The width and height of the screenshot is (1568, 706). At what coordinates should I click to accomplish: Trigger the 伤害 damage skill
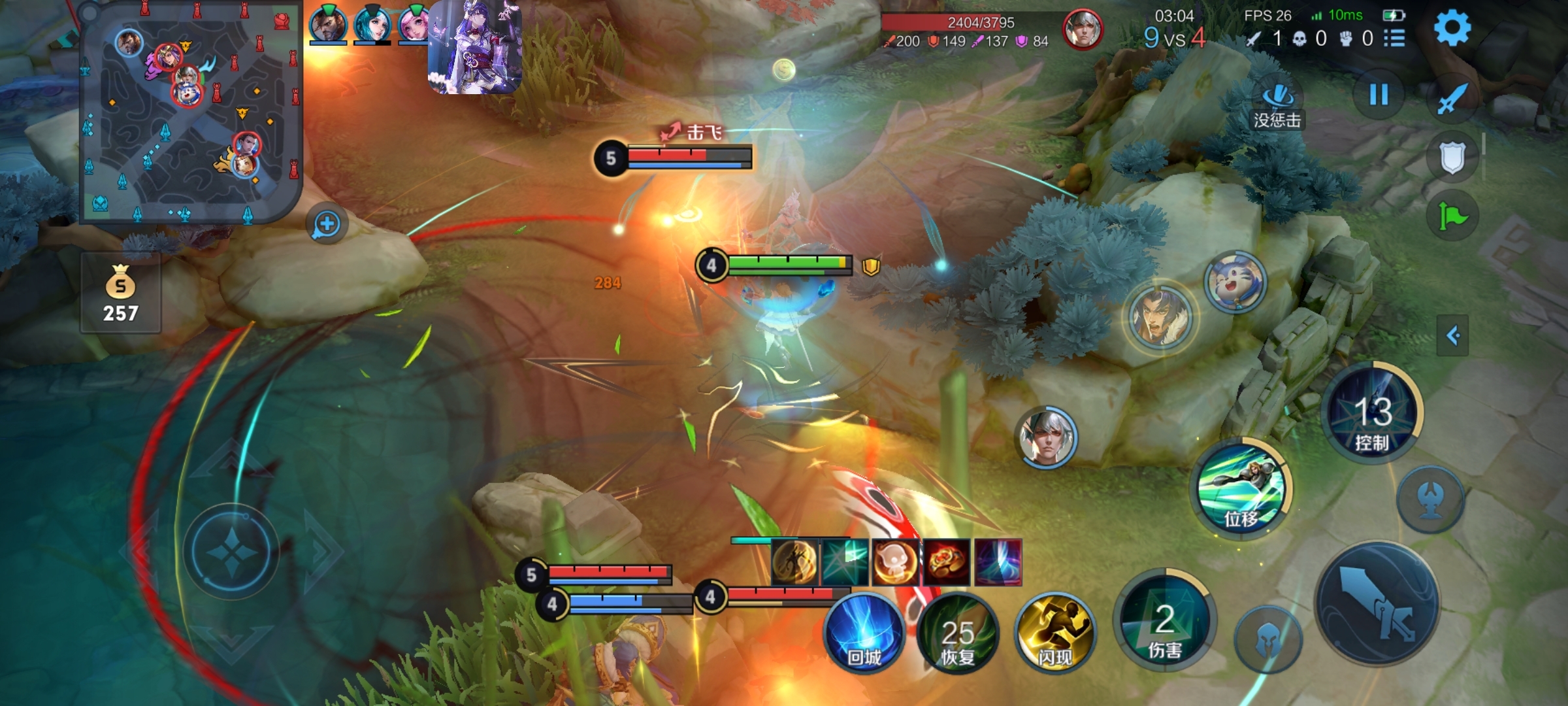coord(1164,621)
